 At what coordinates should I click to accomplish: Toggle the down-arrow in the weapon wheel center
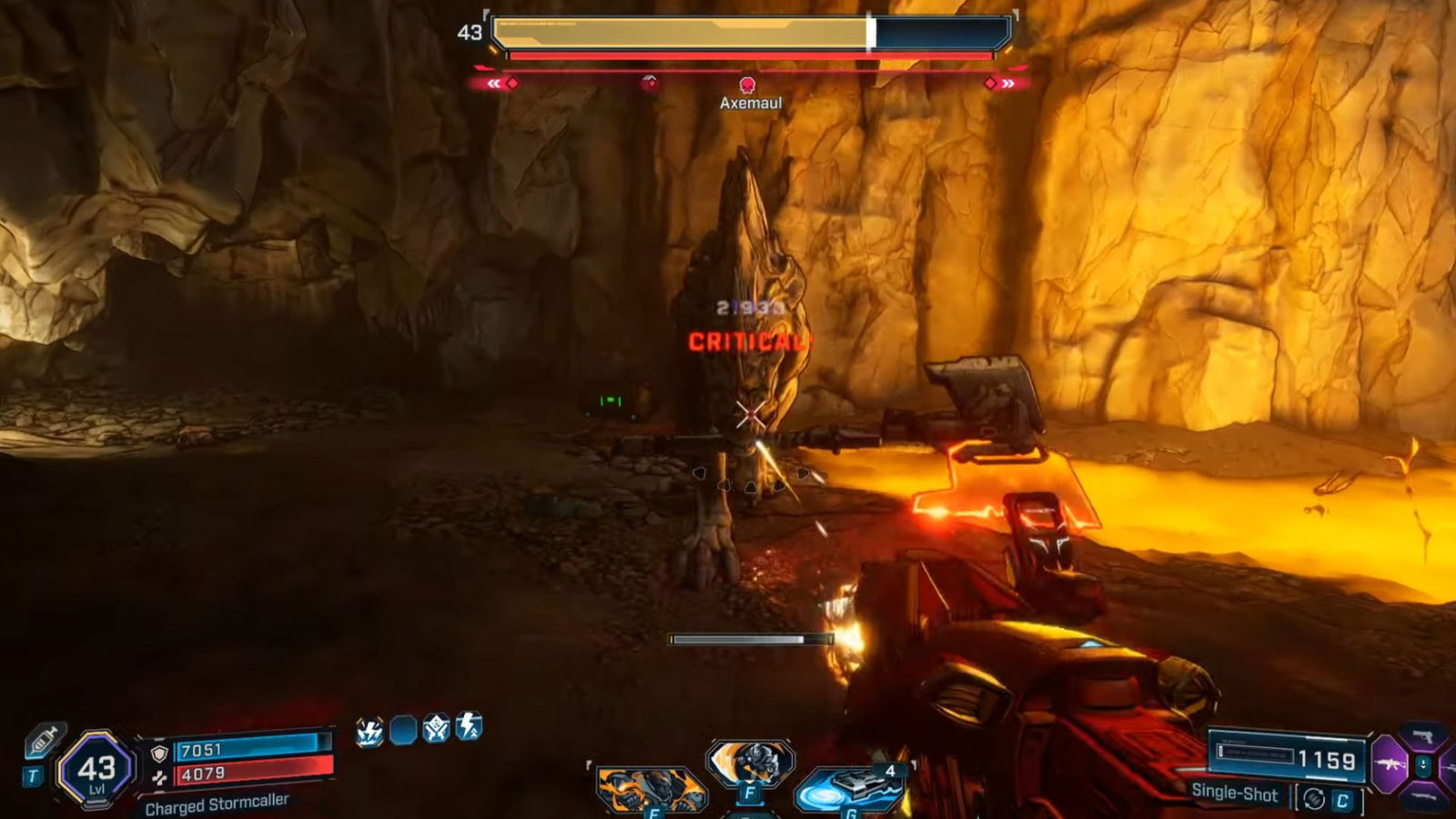[1424, 767]
